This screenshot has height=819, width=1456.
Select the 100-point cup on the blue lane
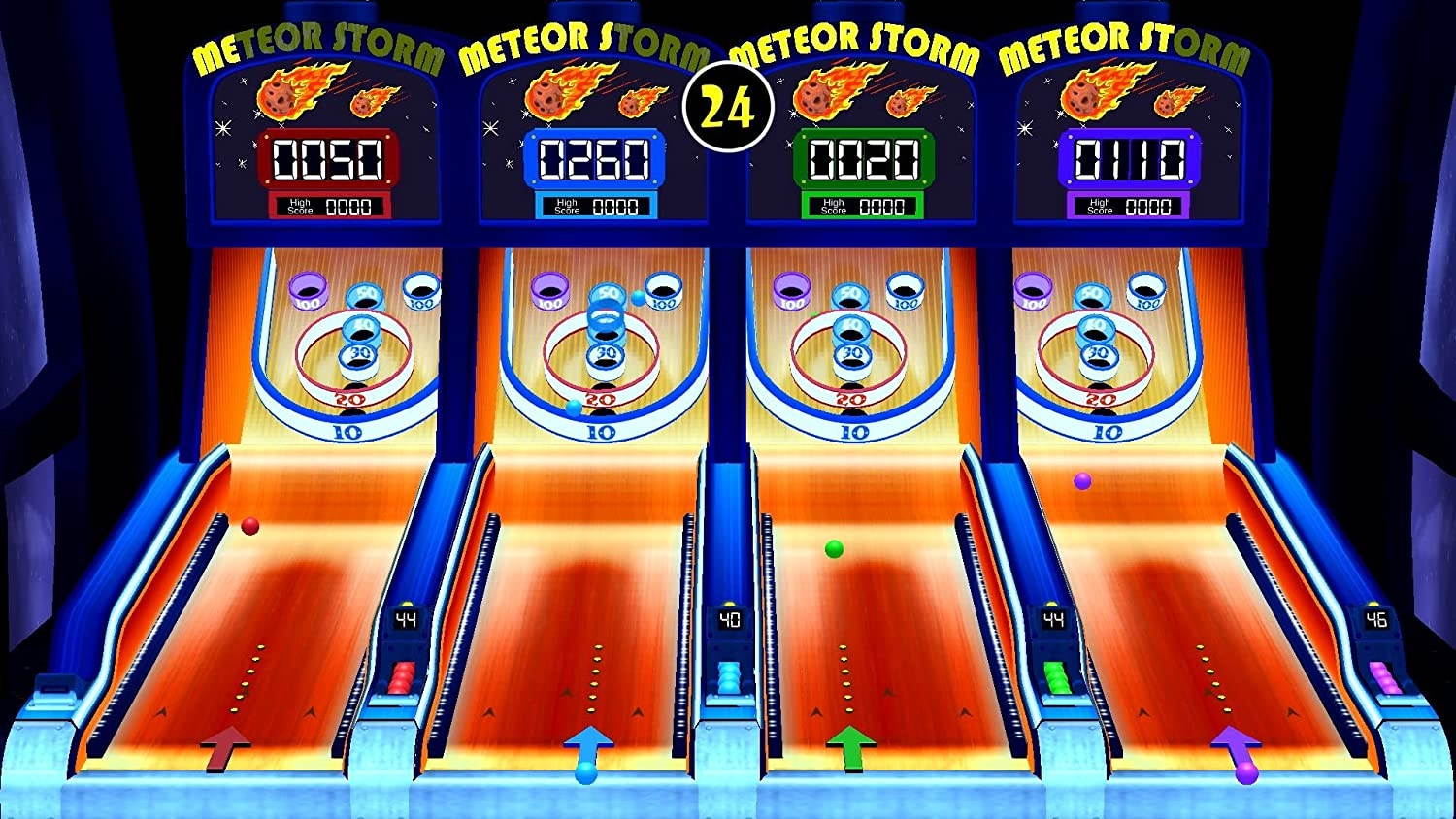pos(665,292)
